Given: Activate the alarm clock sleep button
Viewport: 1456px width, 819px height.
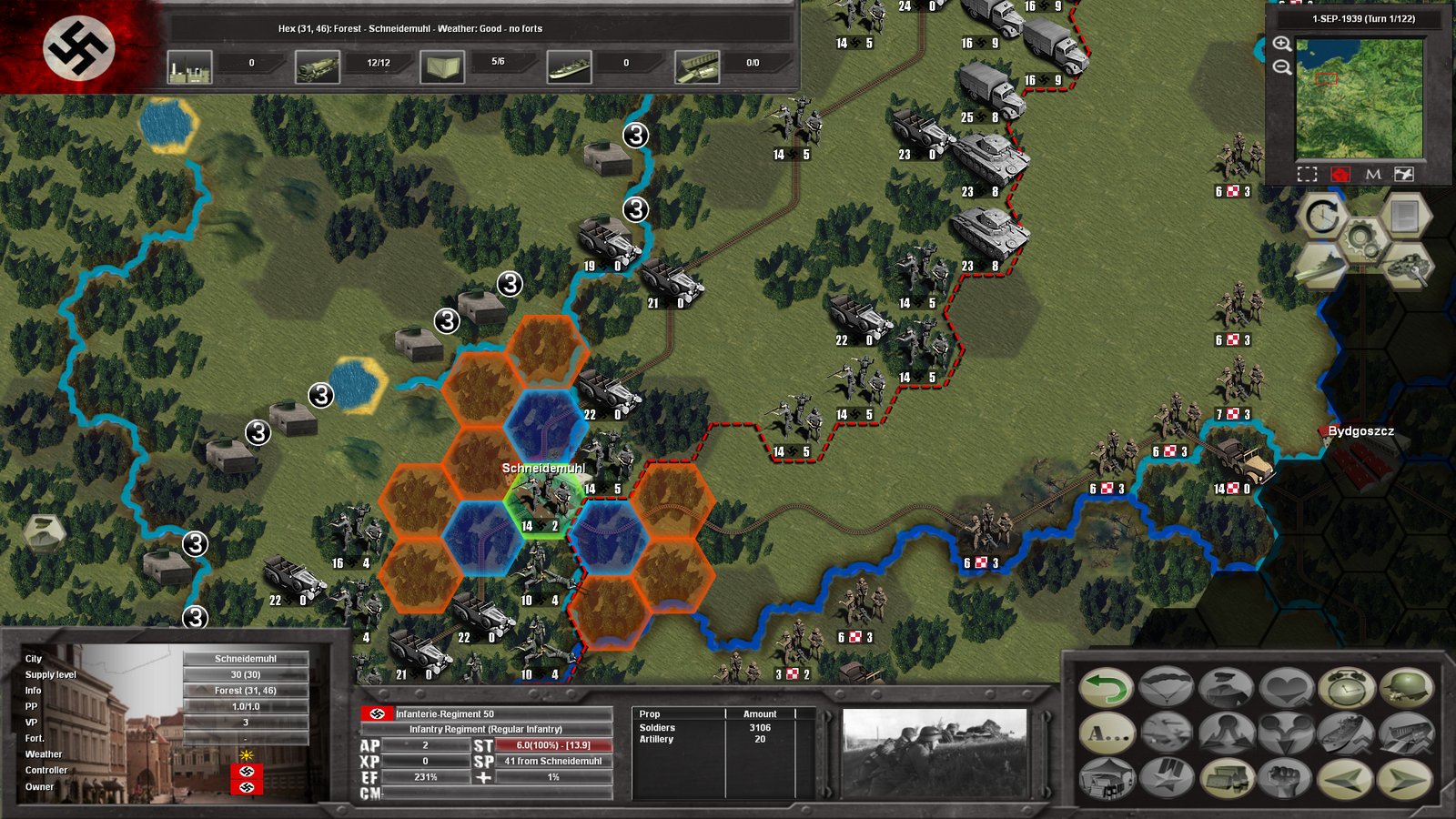Looking at the screenshot, I should coord(1346,688).
